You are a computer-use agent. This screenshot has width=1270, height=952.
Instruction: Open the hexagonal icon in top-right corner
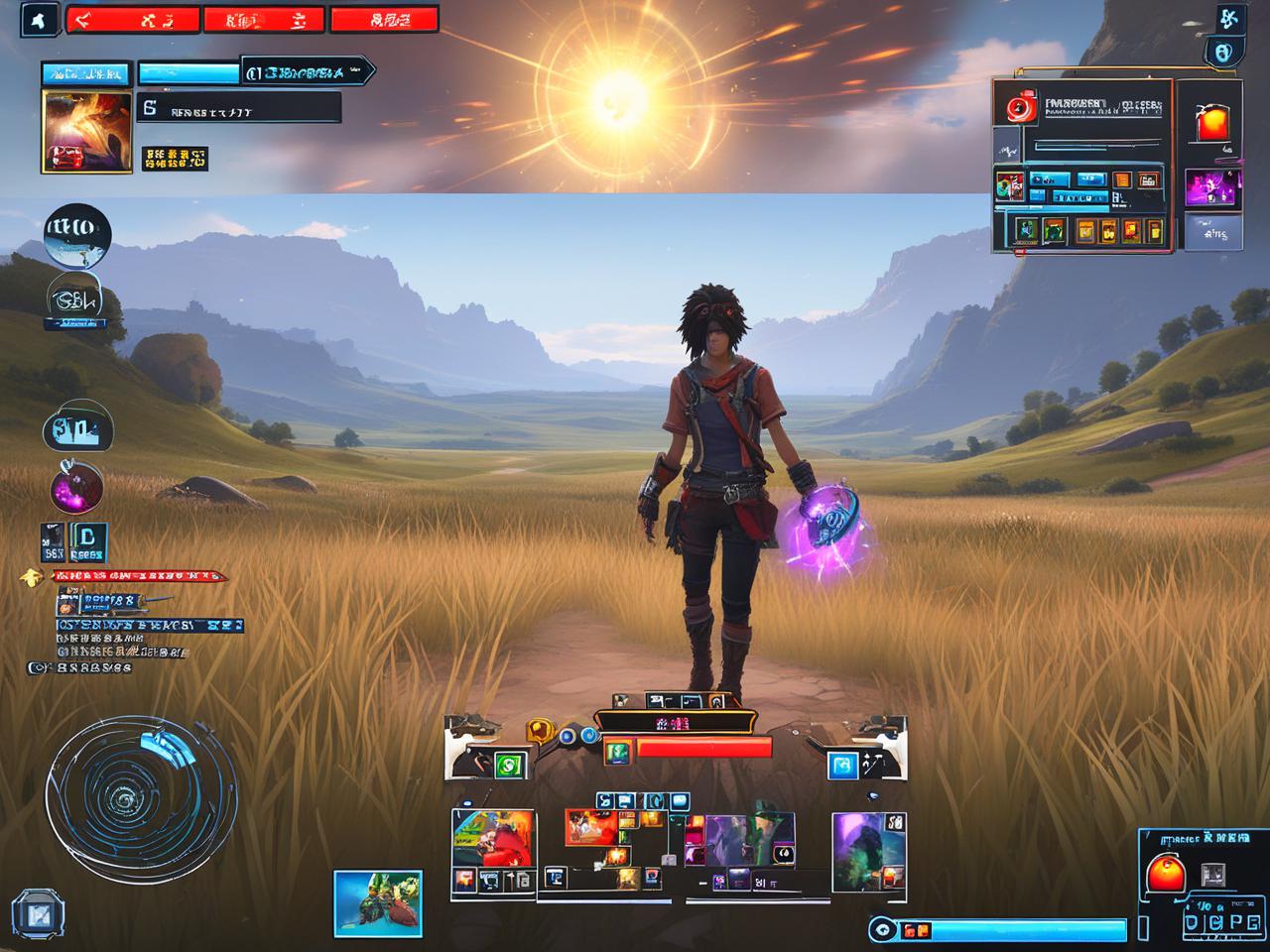1222,53
